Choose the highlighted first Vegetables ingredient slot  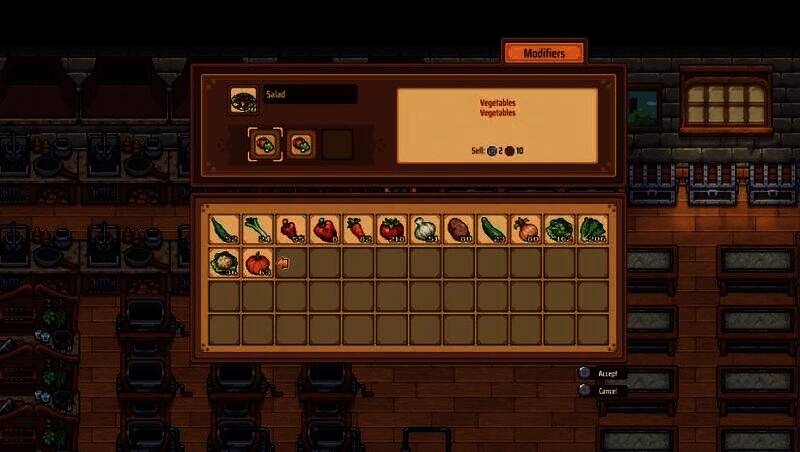265,144
